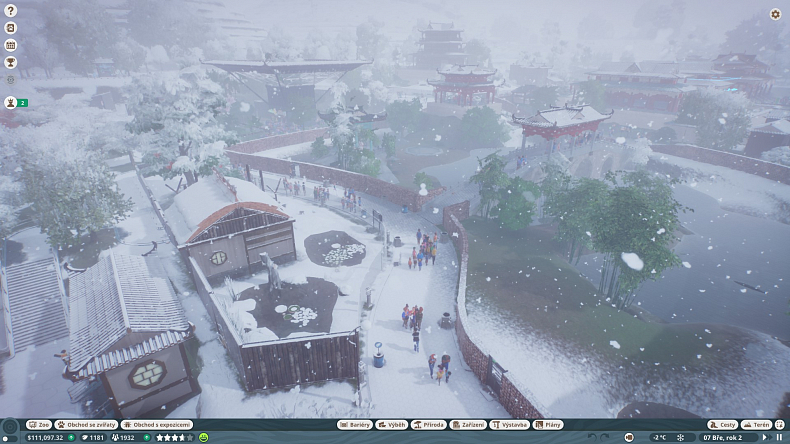This screenshot has width=790, height=444.
Task: Choose the Příroda nature category
Action: point(430,425)
